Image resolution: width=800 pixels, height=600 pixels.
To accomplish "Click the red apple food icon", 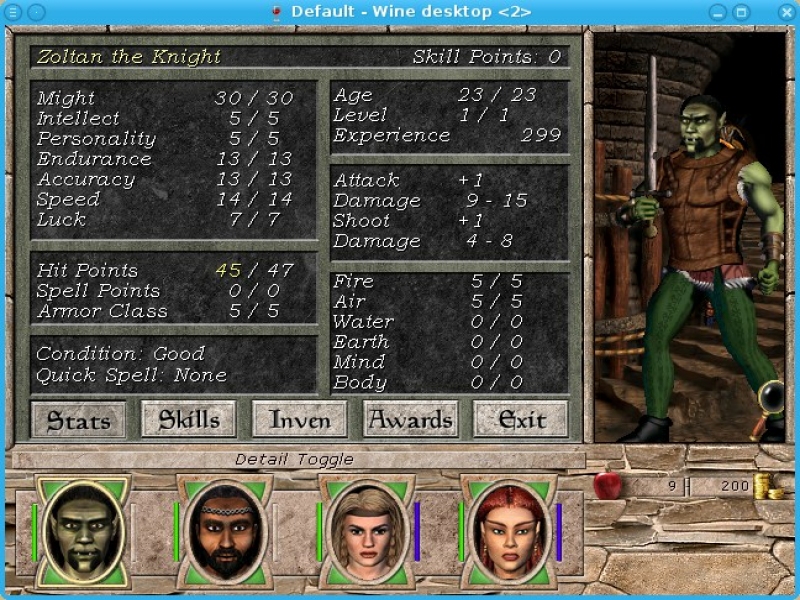I will click(x=607, y=486).
